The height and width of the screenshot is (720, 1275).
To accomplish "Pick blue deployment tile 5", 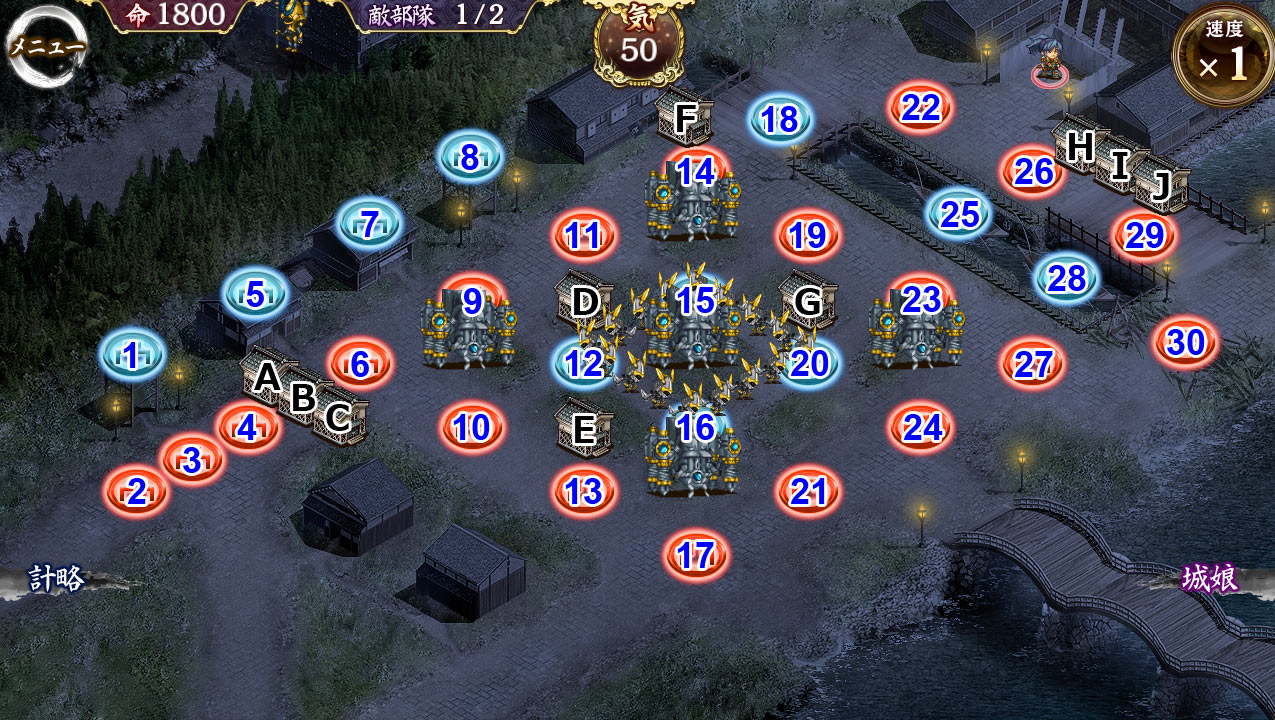I will (255, 294).
